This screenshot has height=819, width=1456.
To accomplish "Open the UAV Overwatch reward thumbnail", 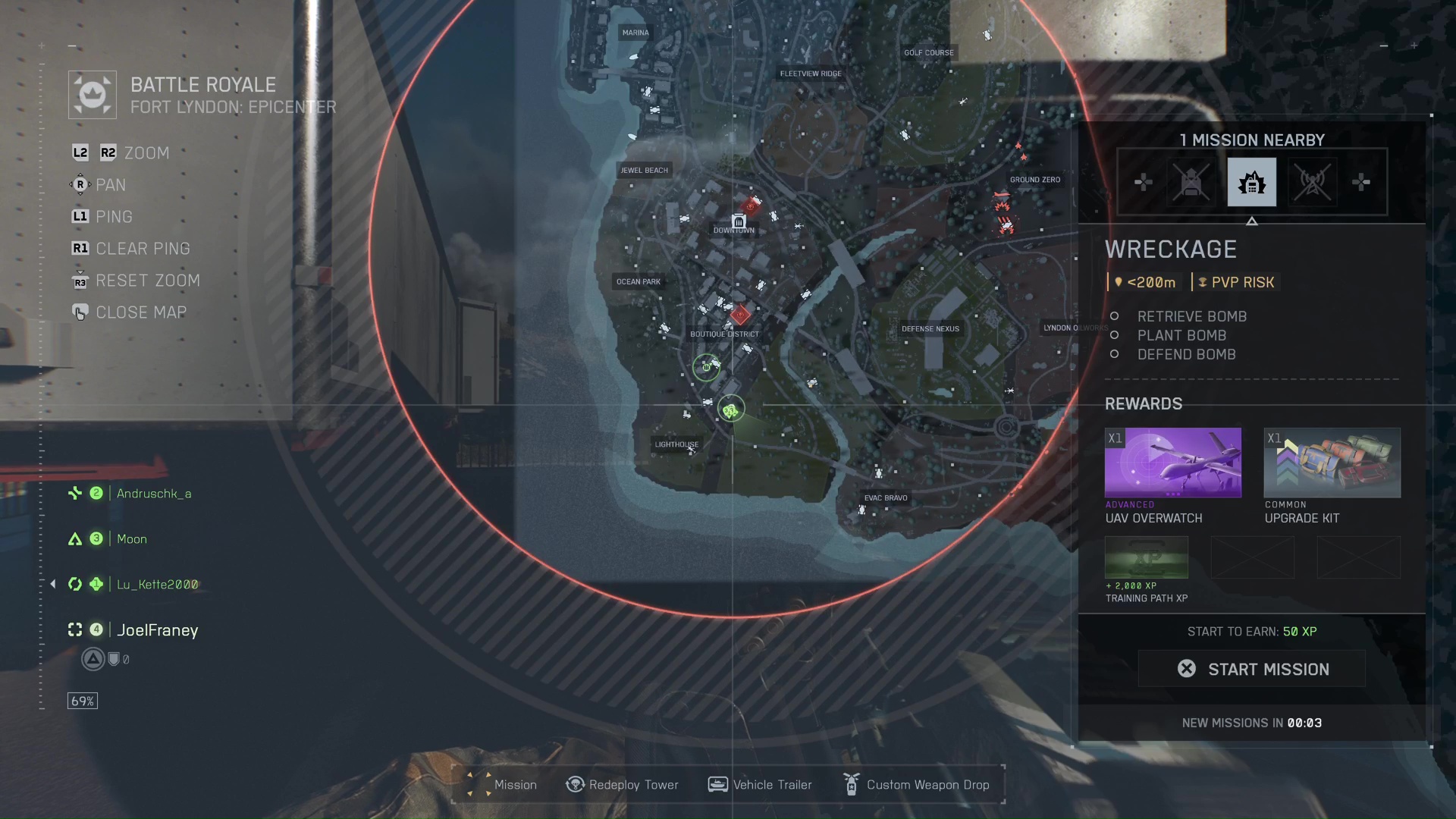I will tap(1172, 463).
